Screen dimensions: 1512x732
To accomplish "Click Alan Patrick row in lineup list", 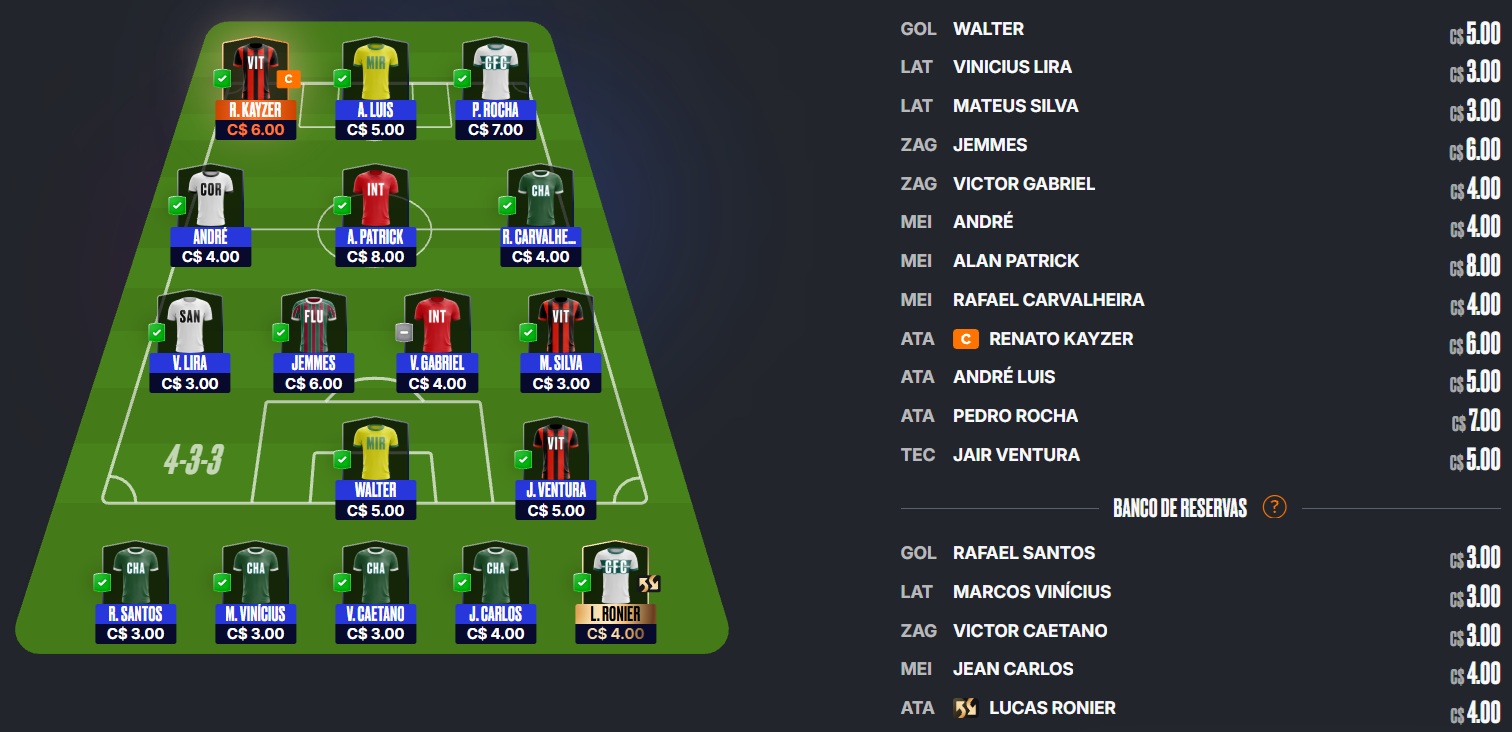I will pyautogui.click(x=1016, y=261).
